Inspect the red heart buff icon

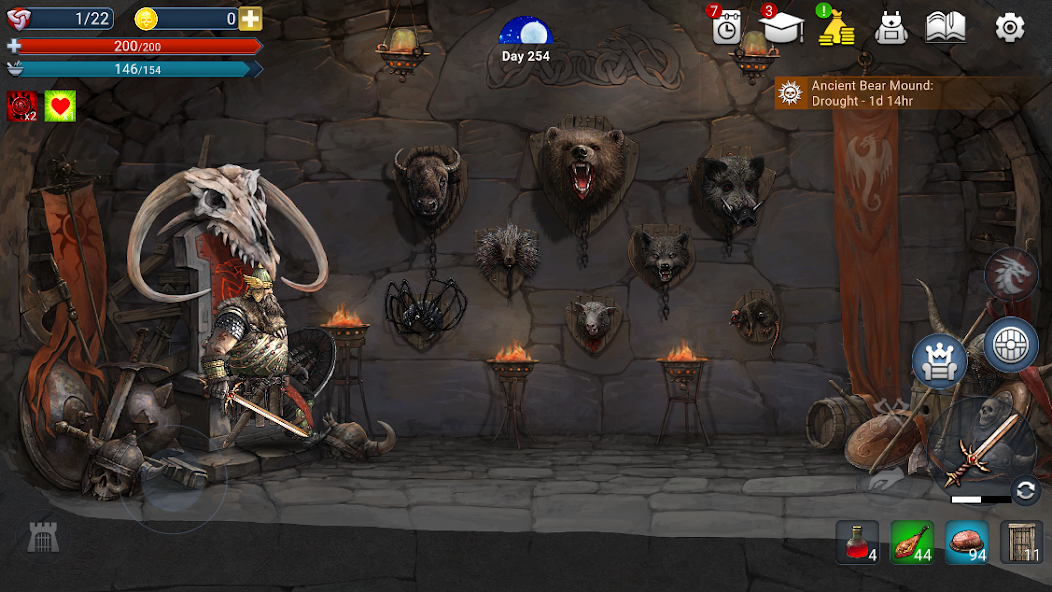60,106
